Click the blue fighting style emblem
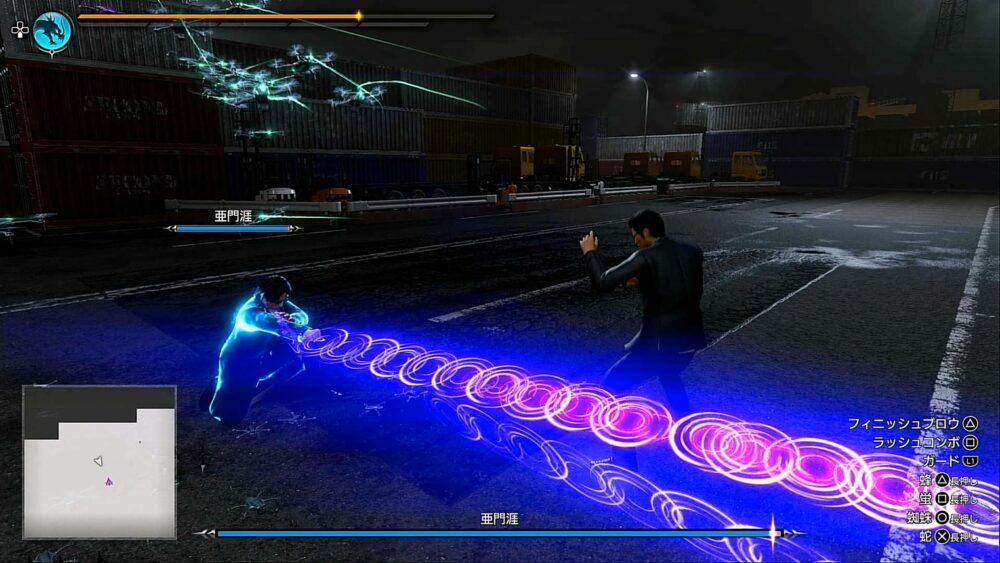Image resolution: width=1000 pixels, height=563 pixels. tap(52, 31)
